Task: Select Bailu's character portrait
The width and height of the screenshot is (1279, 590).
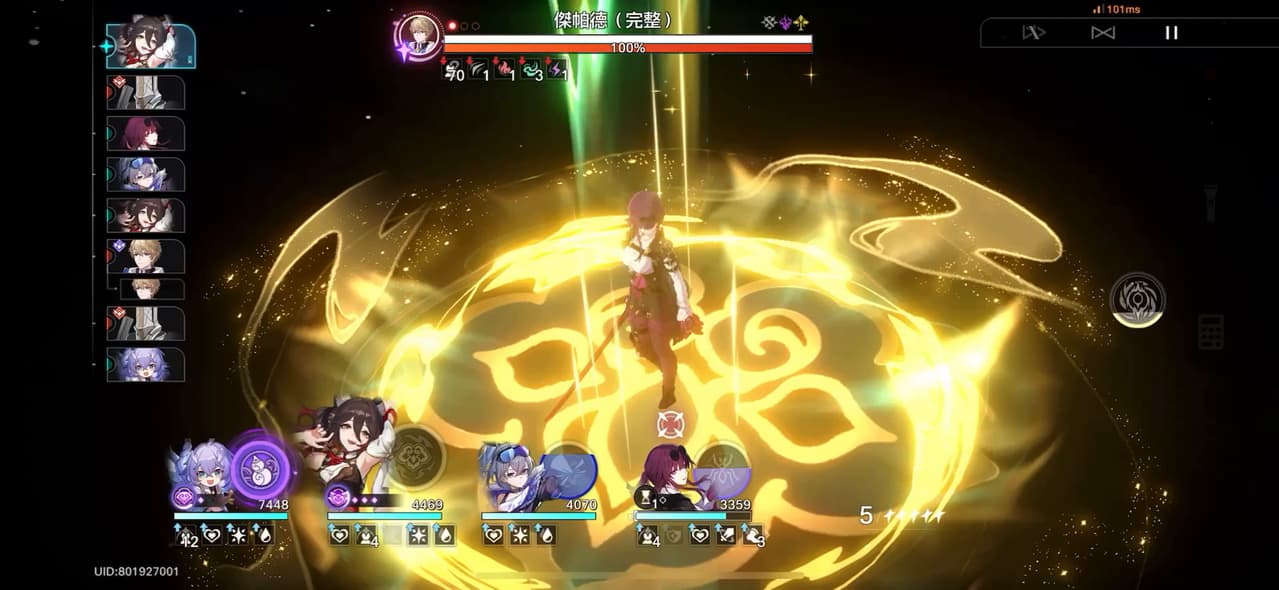Action: click(x=198, y=474)
